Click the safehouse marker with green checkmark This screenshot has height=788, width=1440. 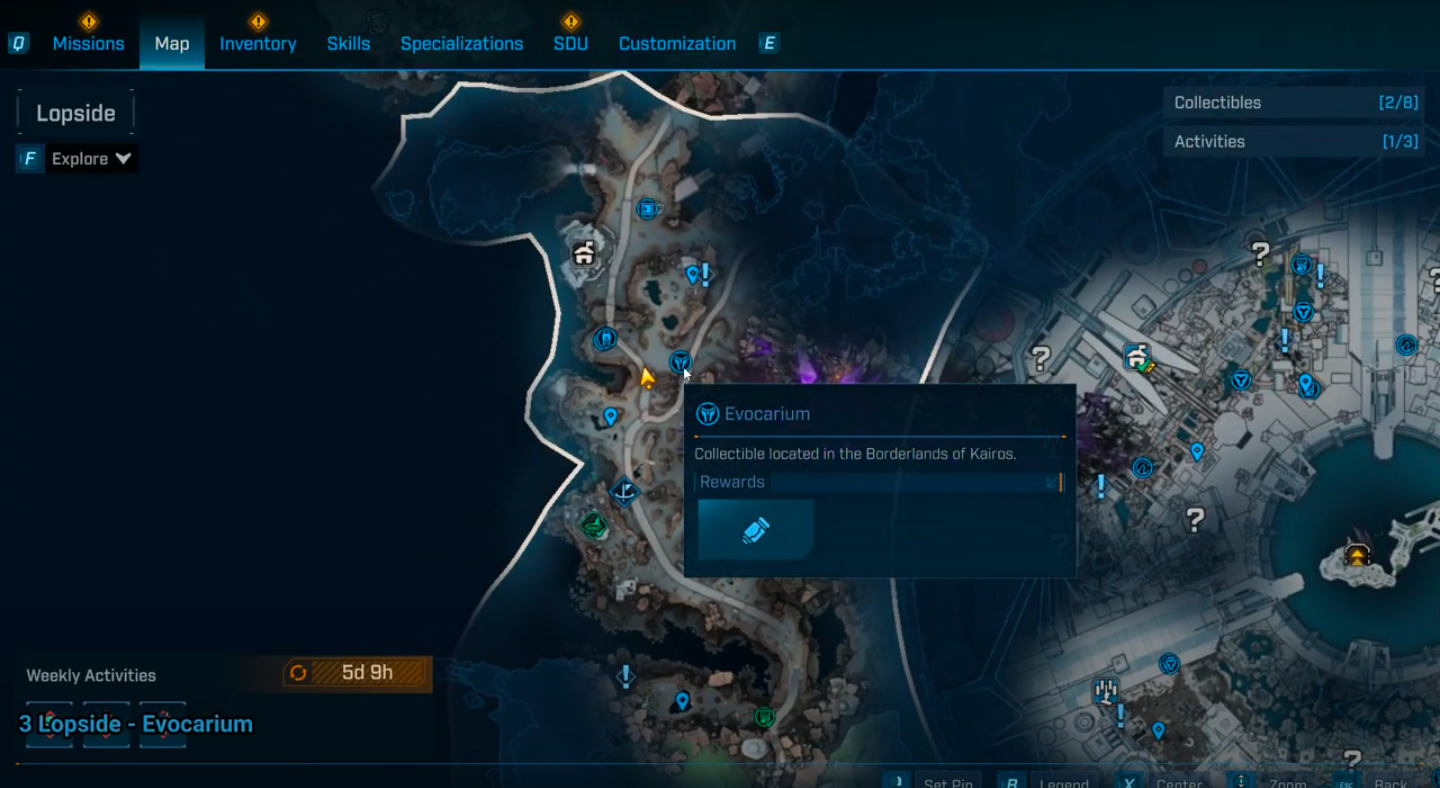pos(1137,357)
